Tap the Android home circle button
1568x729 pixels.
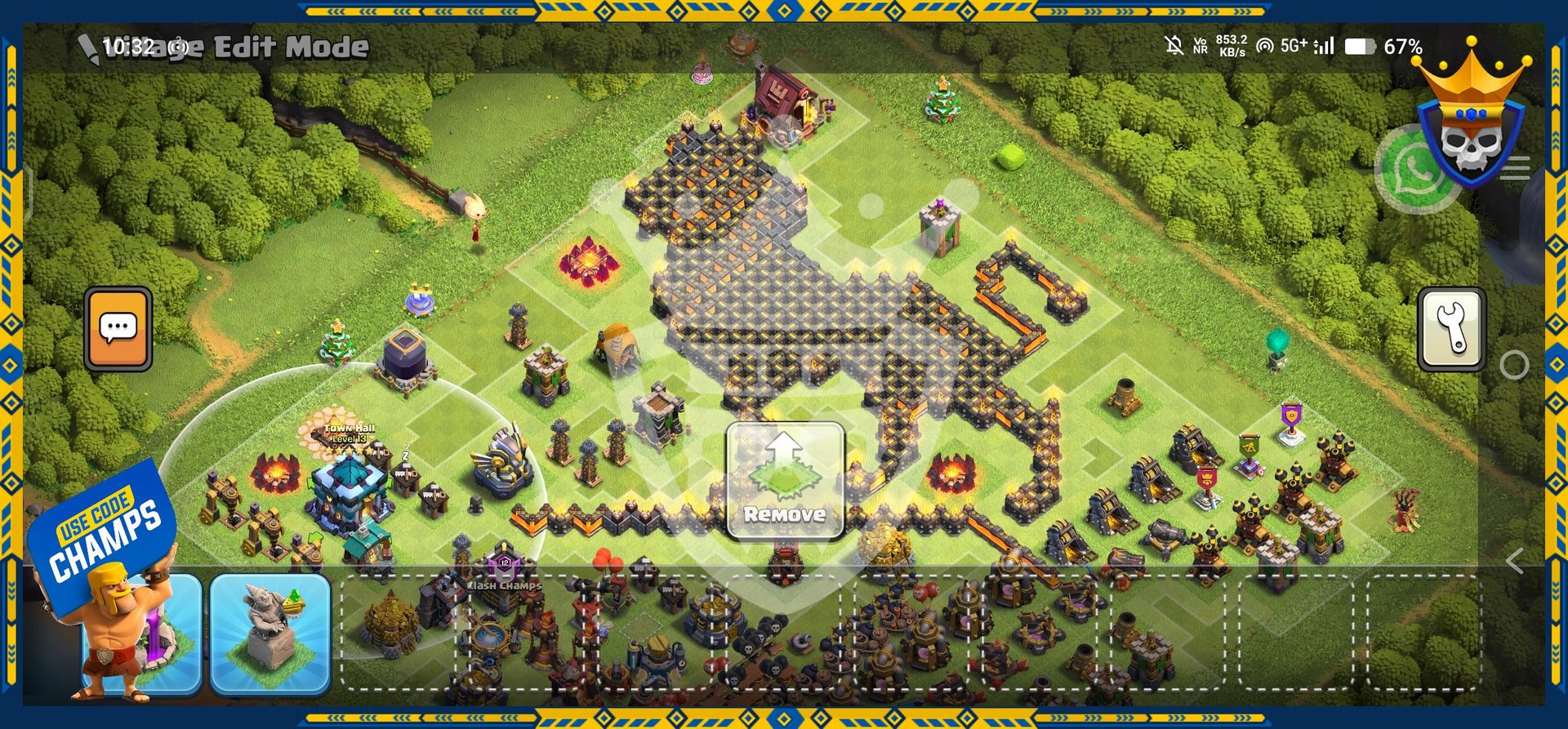(x=1514, y=365)
